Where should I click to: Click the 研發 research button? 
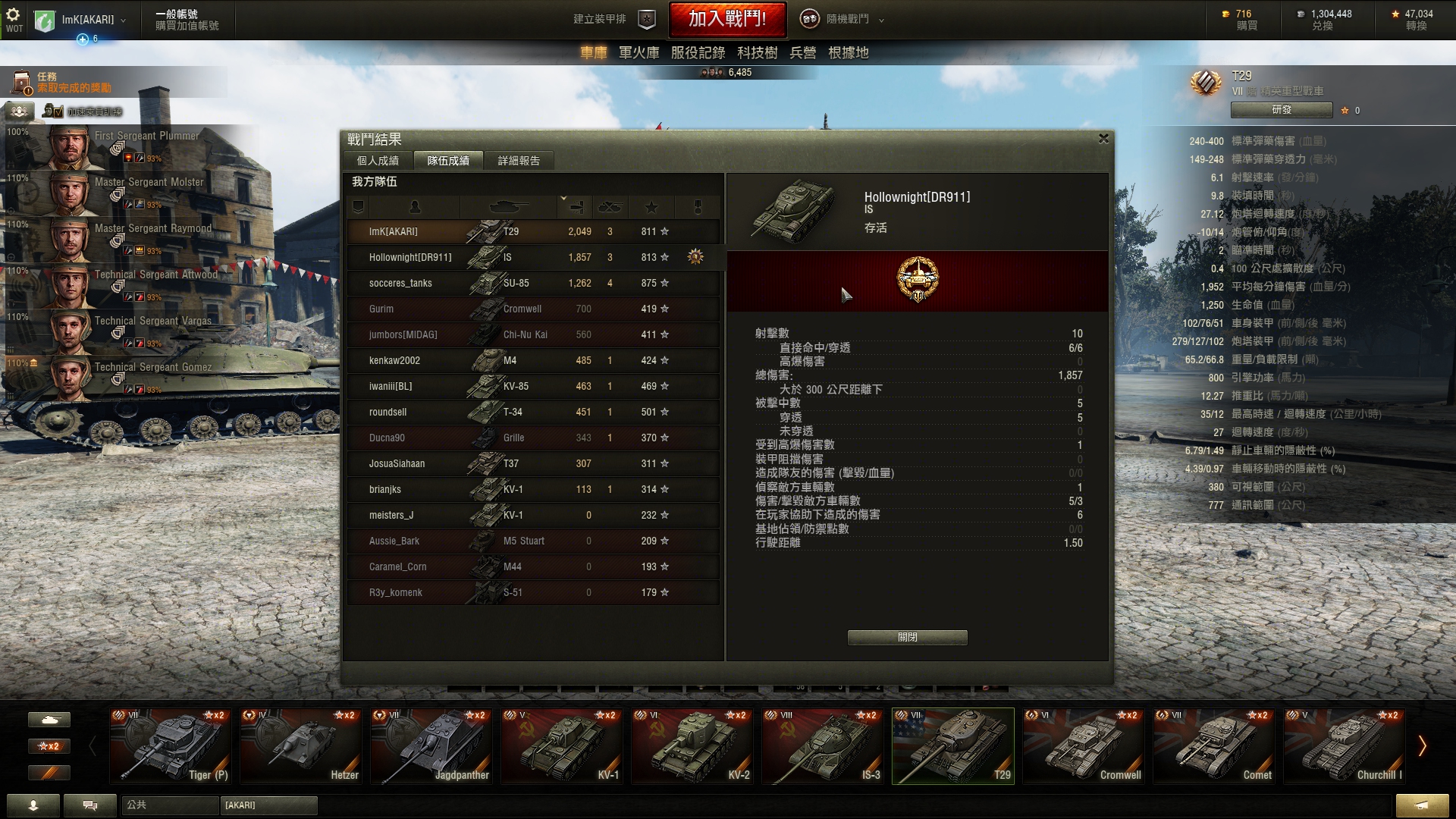tap(1282, 110)
